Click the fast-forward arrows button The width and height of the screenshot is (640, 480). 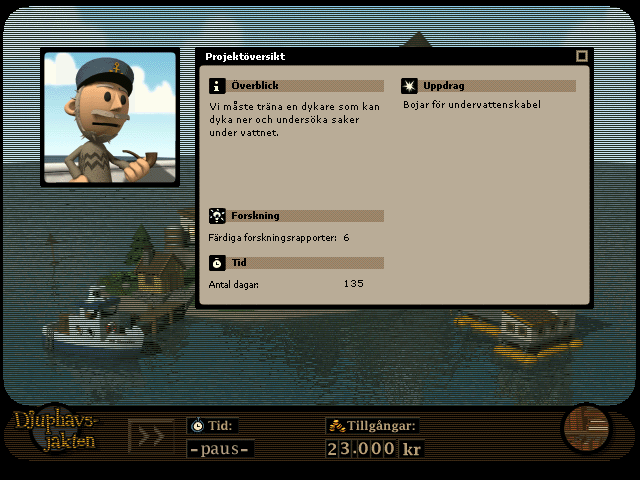click(x=150, y=436)
